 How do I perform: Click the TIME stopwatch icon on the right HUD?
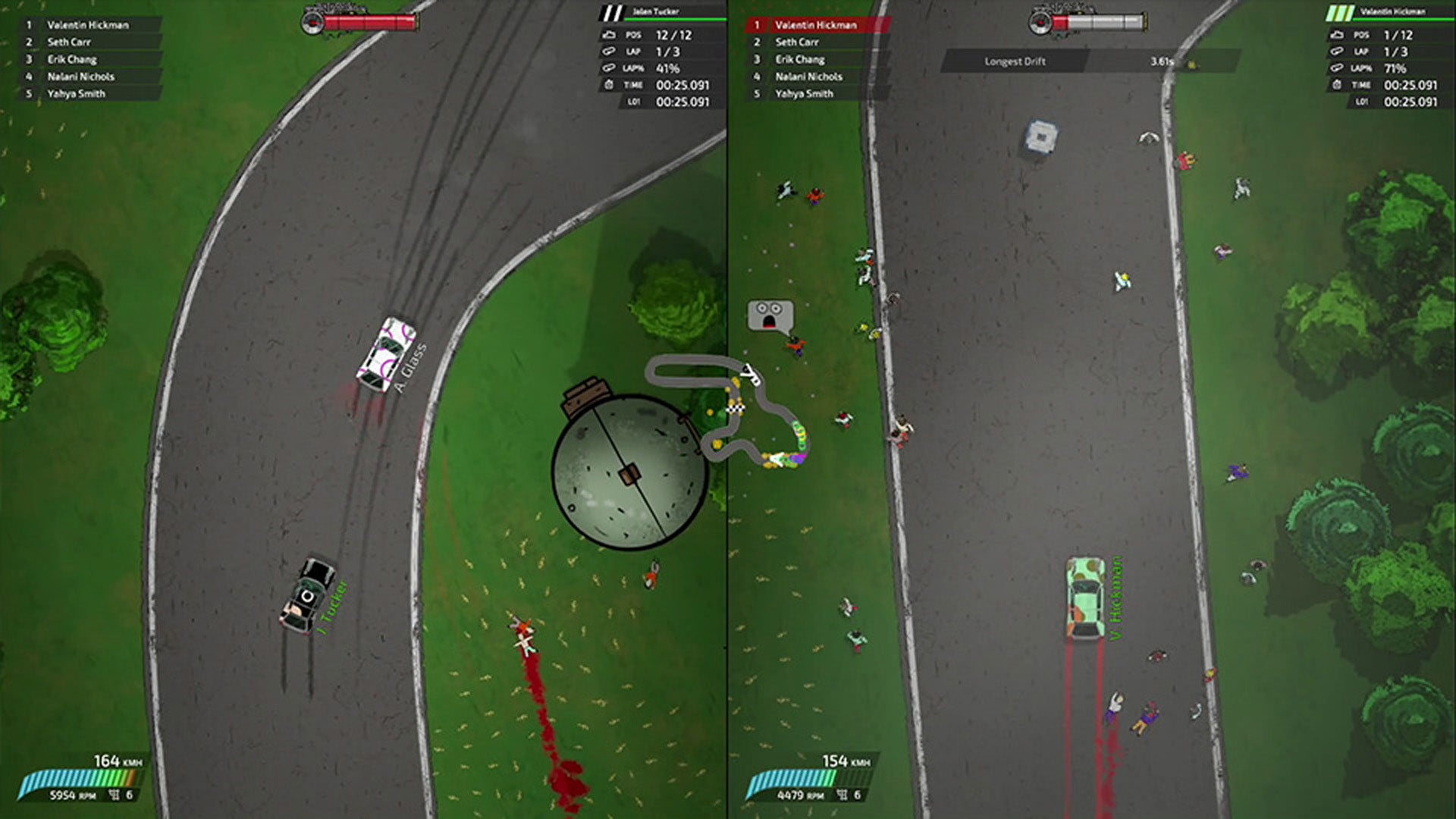1337,86
